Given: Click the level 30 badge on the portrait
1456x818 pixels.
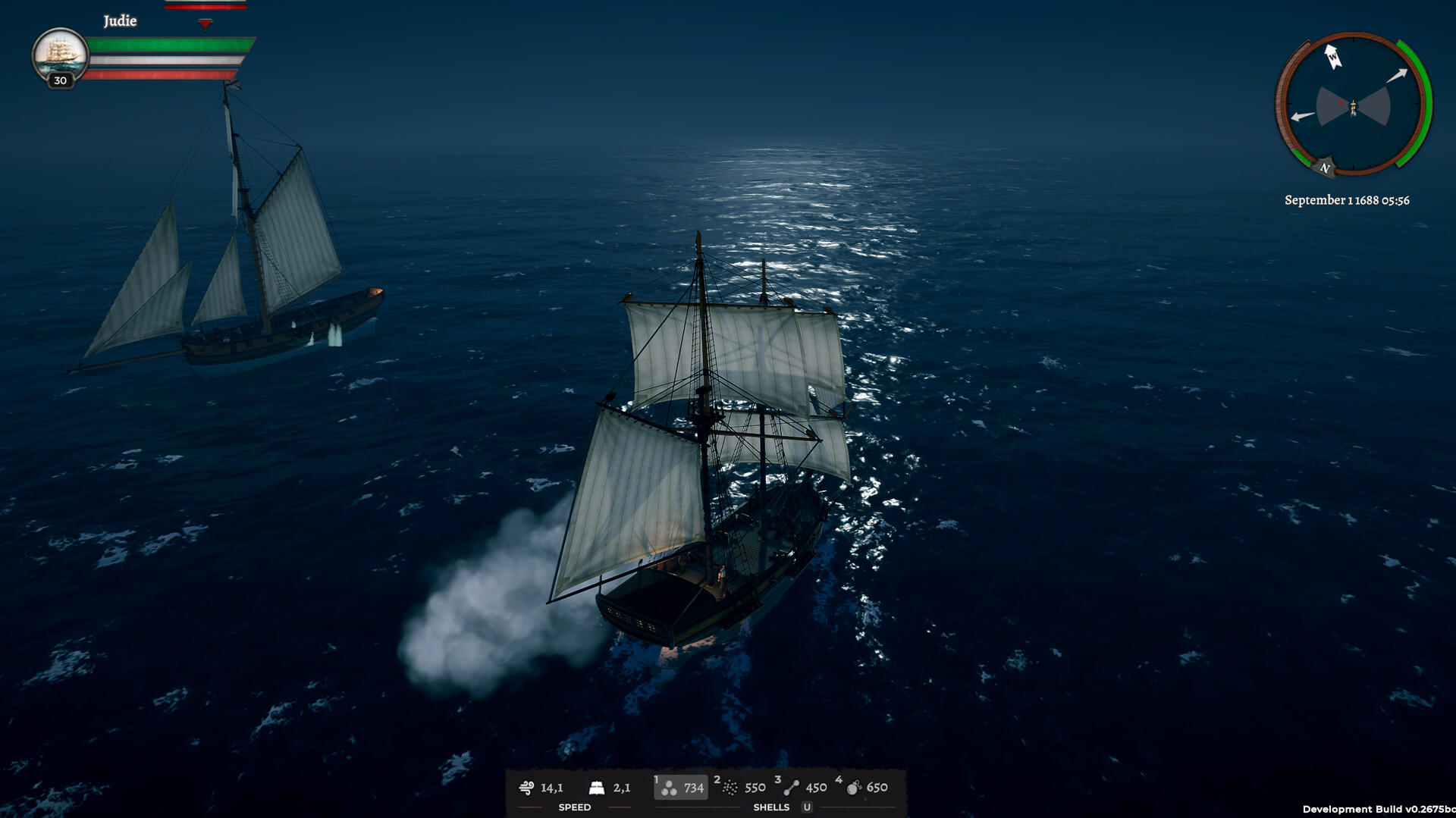Looking at the screenshot, I should [x=59, y=81].
